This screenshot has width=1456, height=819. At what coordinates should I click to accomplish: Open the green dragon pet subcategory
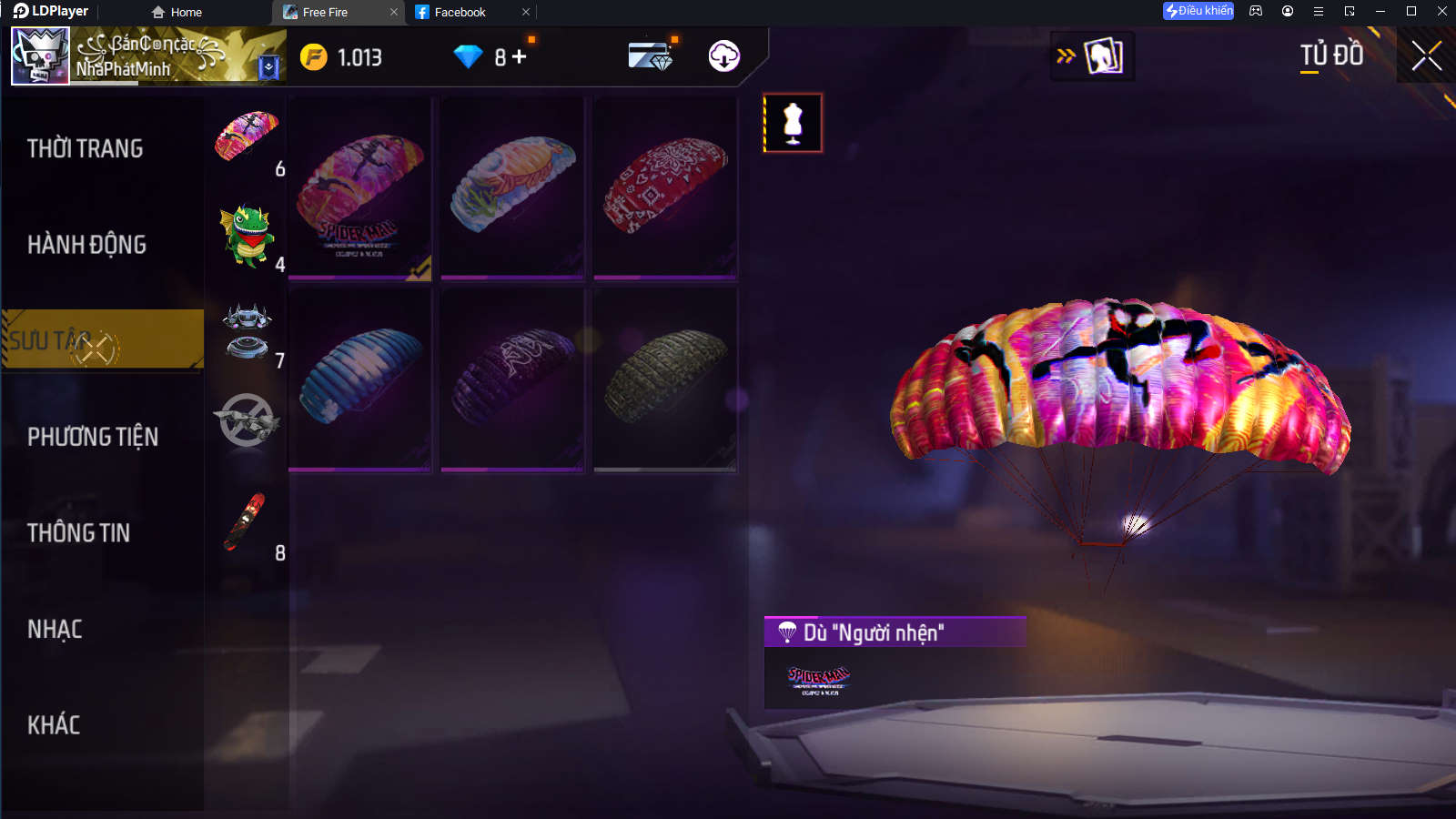247,235
